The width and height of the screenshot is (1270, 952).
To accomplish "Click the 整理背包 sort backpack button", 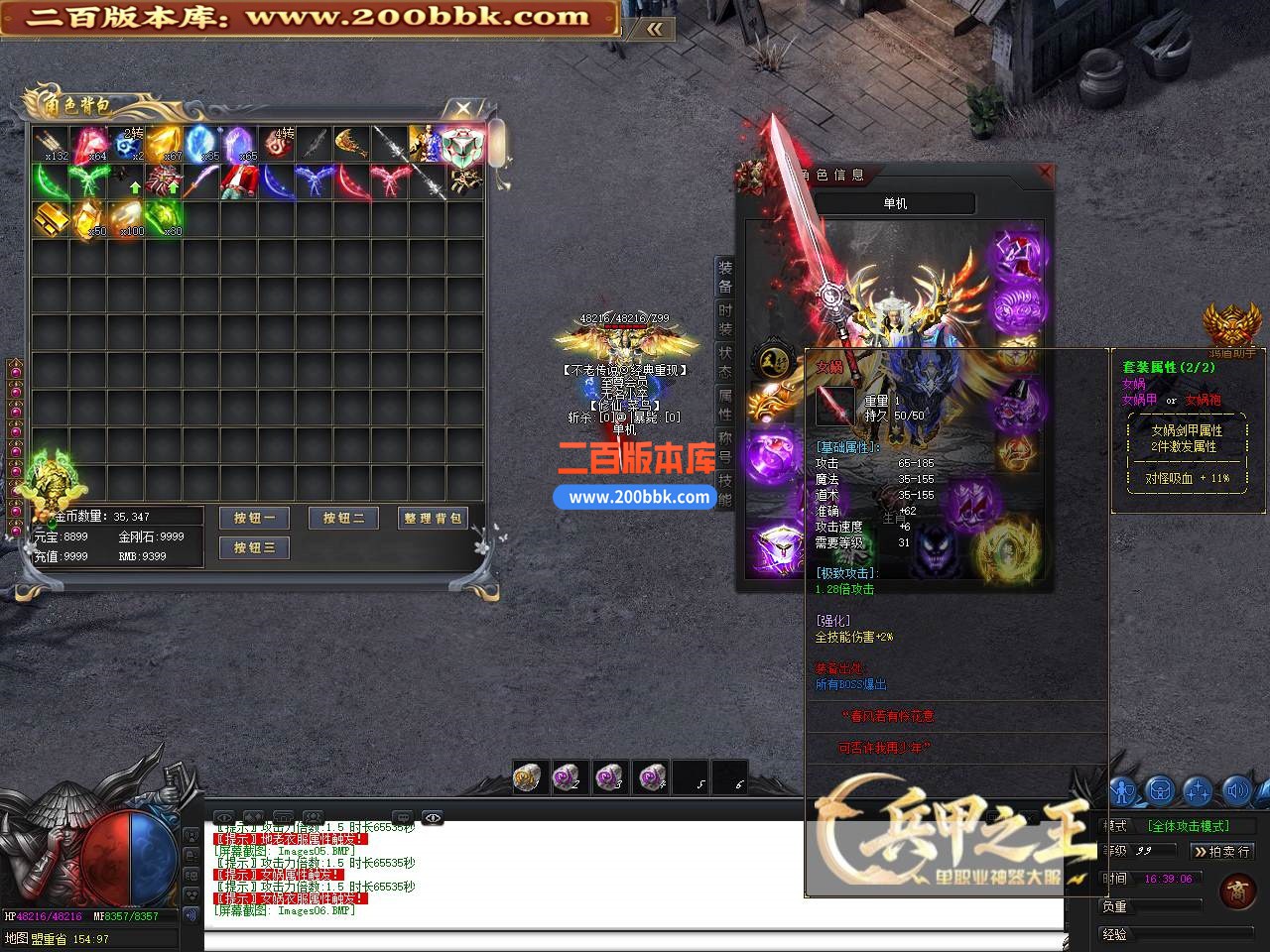I will coord(433,518).
